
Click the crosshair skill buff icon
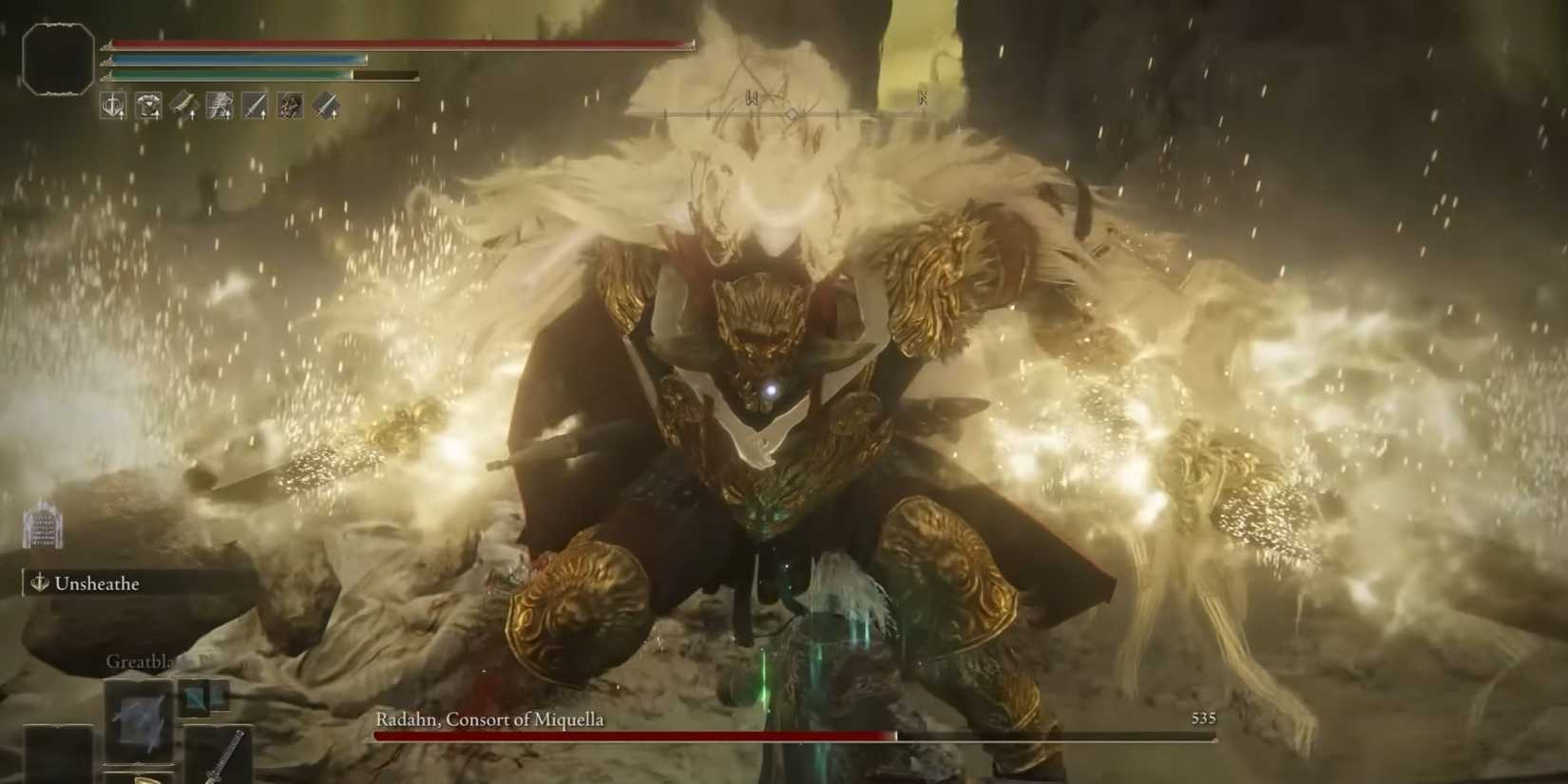tap(112, 105)
